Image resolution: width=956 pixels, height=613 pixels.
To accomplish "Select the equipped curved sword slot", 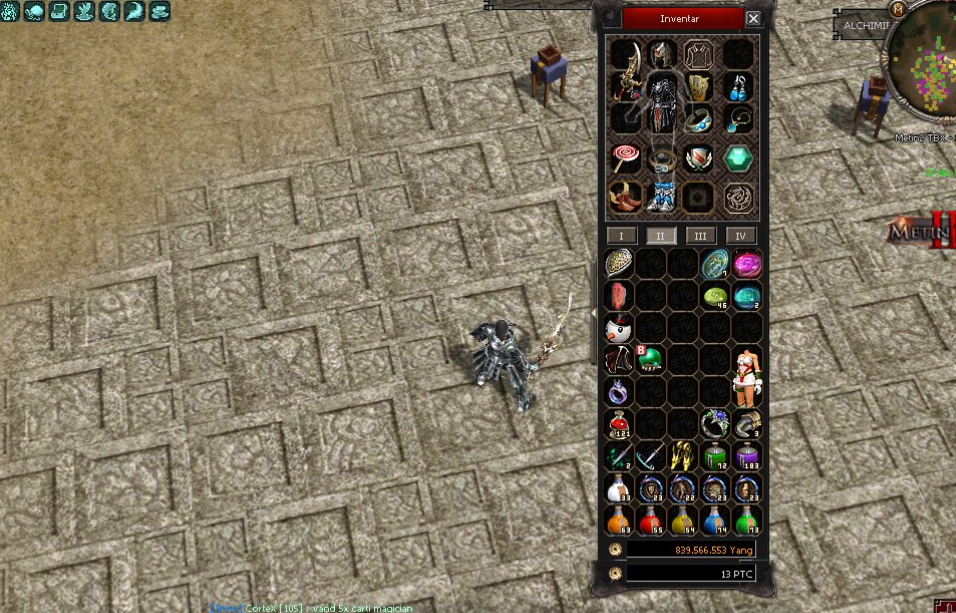I will [625, 87].
